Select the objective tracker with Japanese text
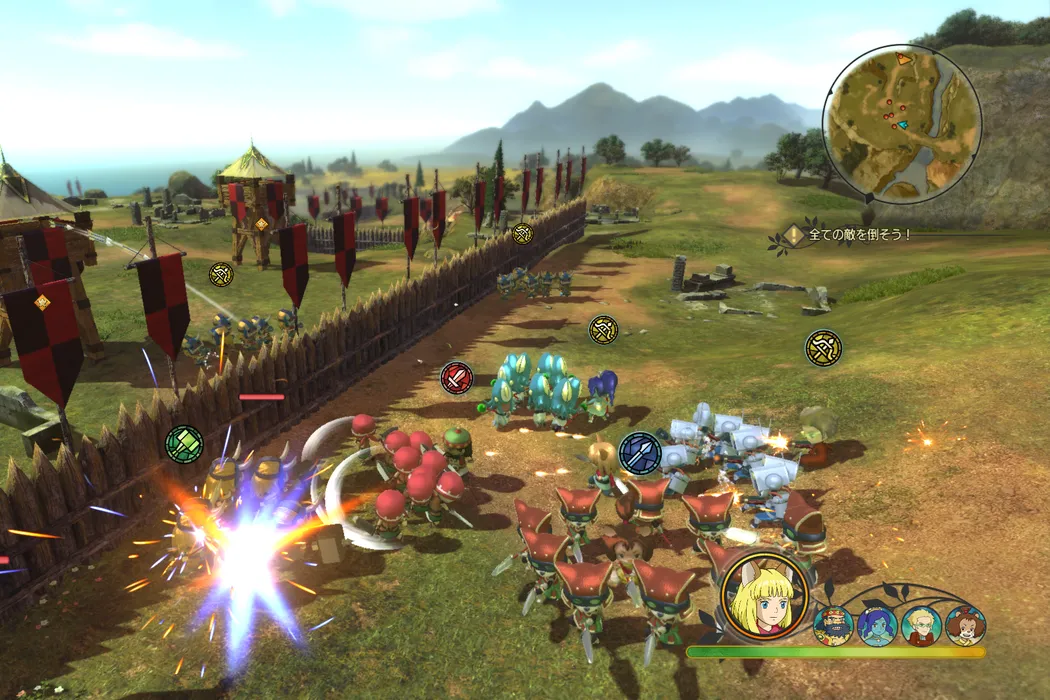The width and height of the screenshot is (1050, 700). click(850, 235)
